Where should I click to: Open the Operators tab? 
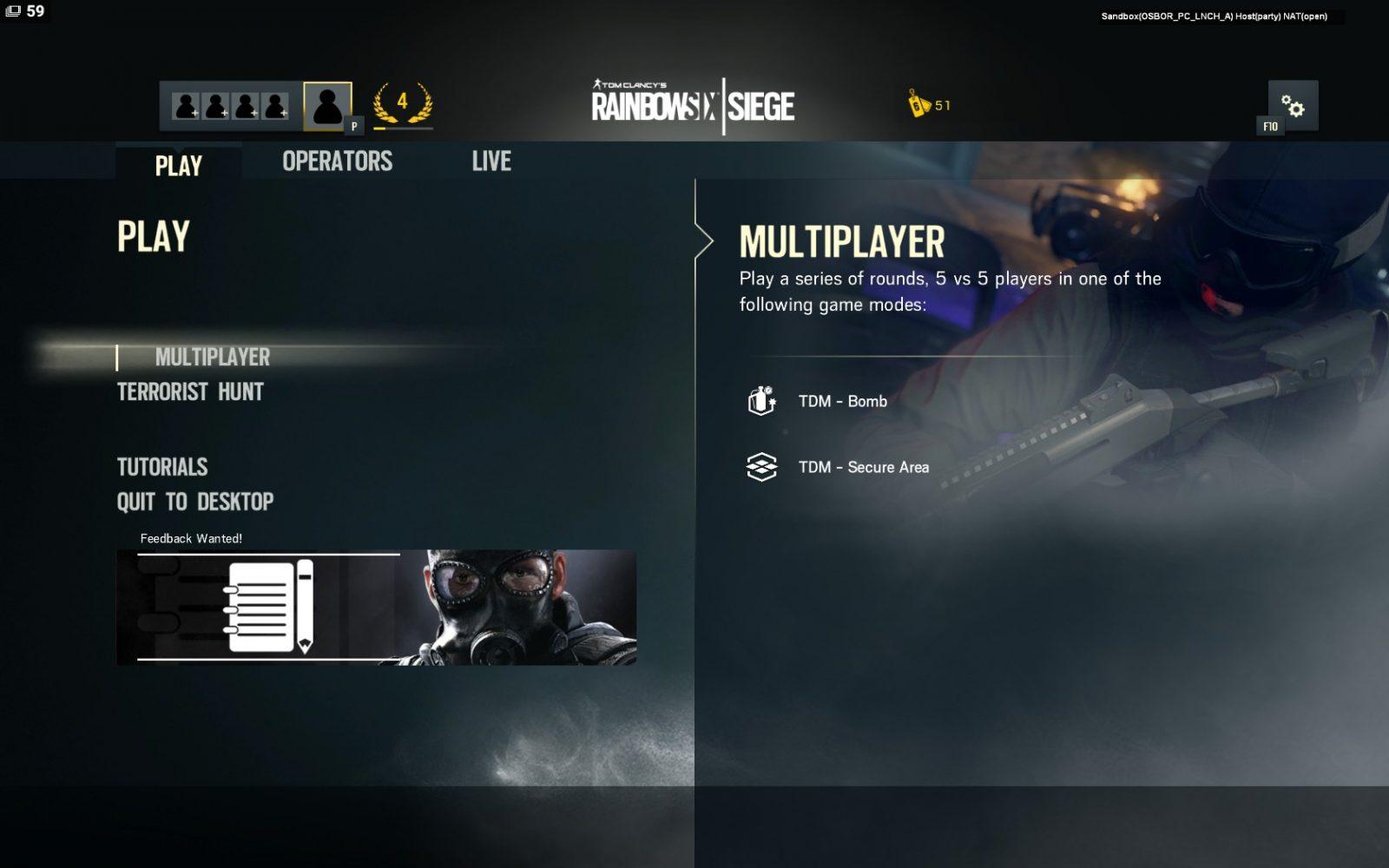(x=337, y=161)
